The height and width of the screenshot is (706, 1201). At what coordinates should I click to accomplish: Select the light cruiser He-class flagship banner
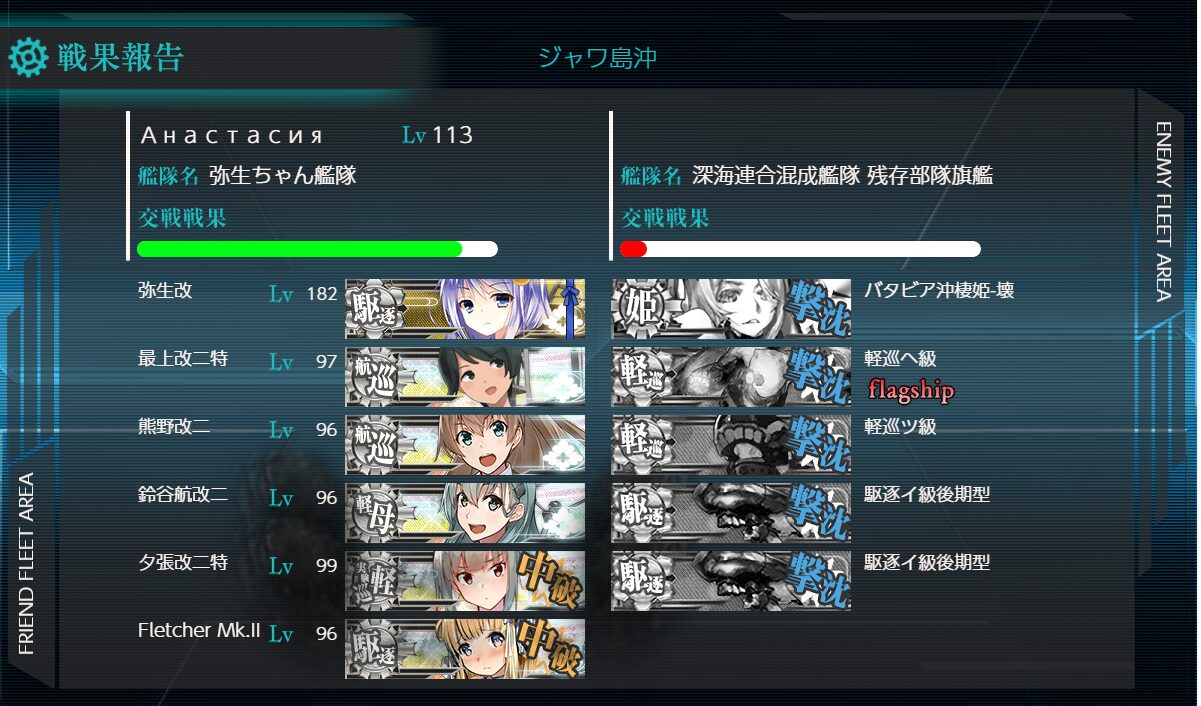pos(731,377)
